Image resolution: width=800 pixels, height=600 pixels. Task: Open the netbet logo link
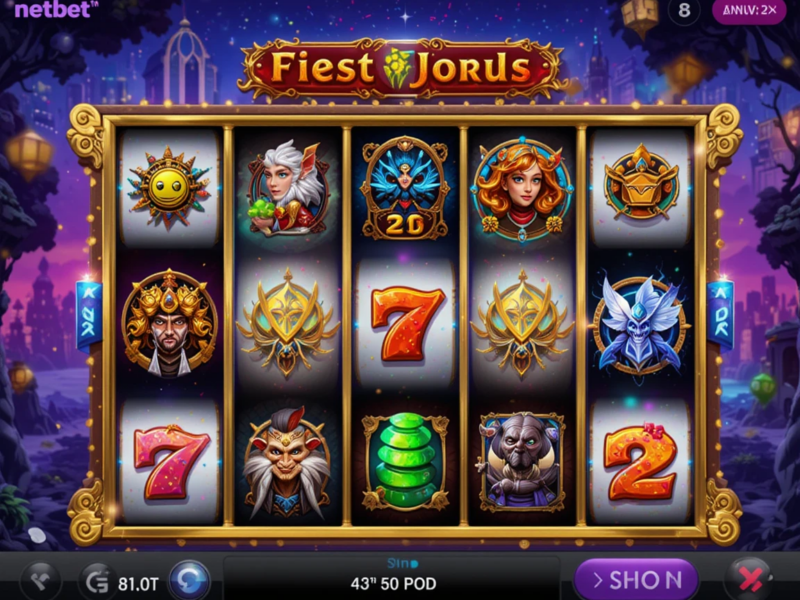(x=56, y=9)
